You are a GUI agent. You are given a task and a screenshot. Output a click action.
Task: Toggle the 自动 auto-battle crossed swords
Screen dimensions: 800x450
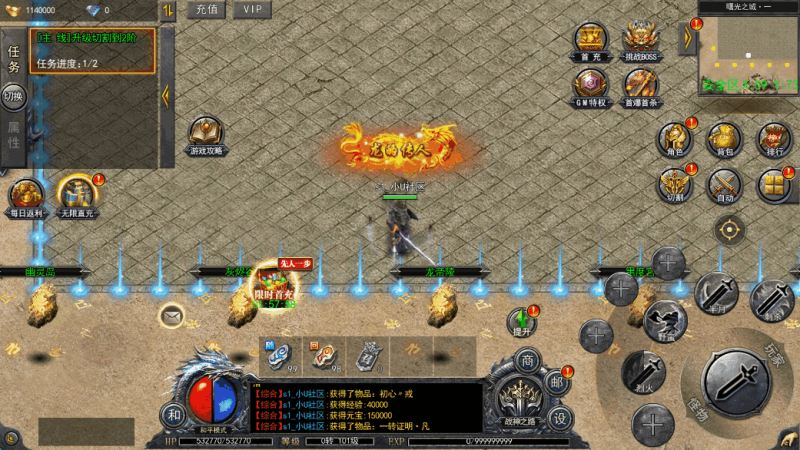tap(723, 186)
